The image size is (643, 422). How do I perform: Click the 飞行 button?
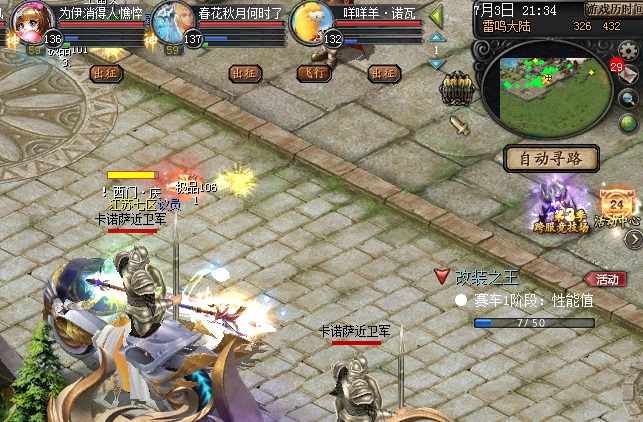(x=314, y=73)
